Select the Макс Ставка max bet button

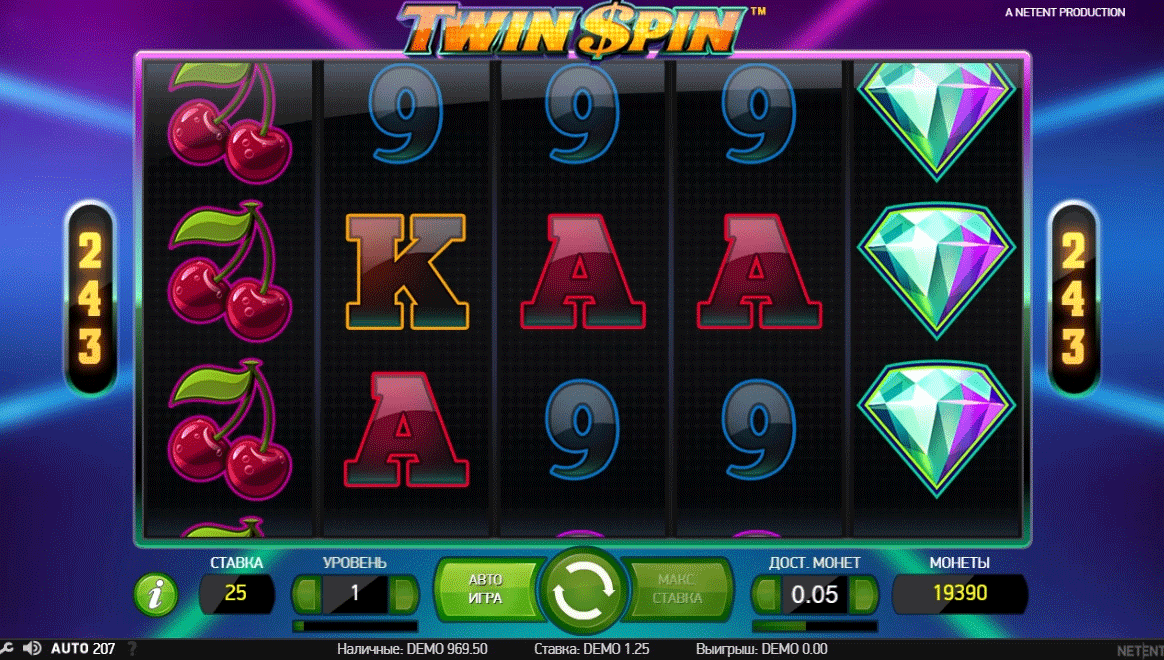(x=678, y=590)
